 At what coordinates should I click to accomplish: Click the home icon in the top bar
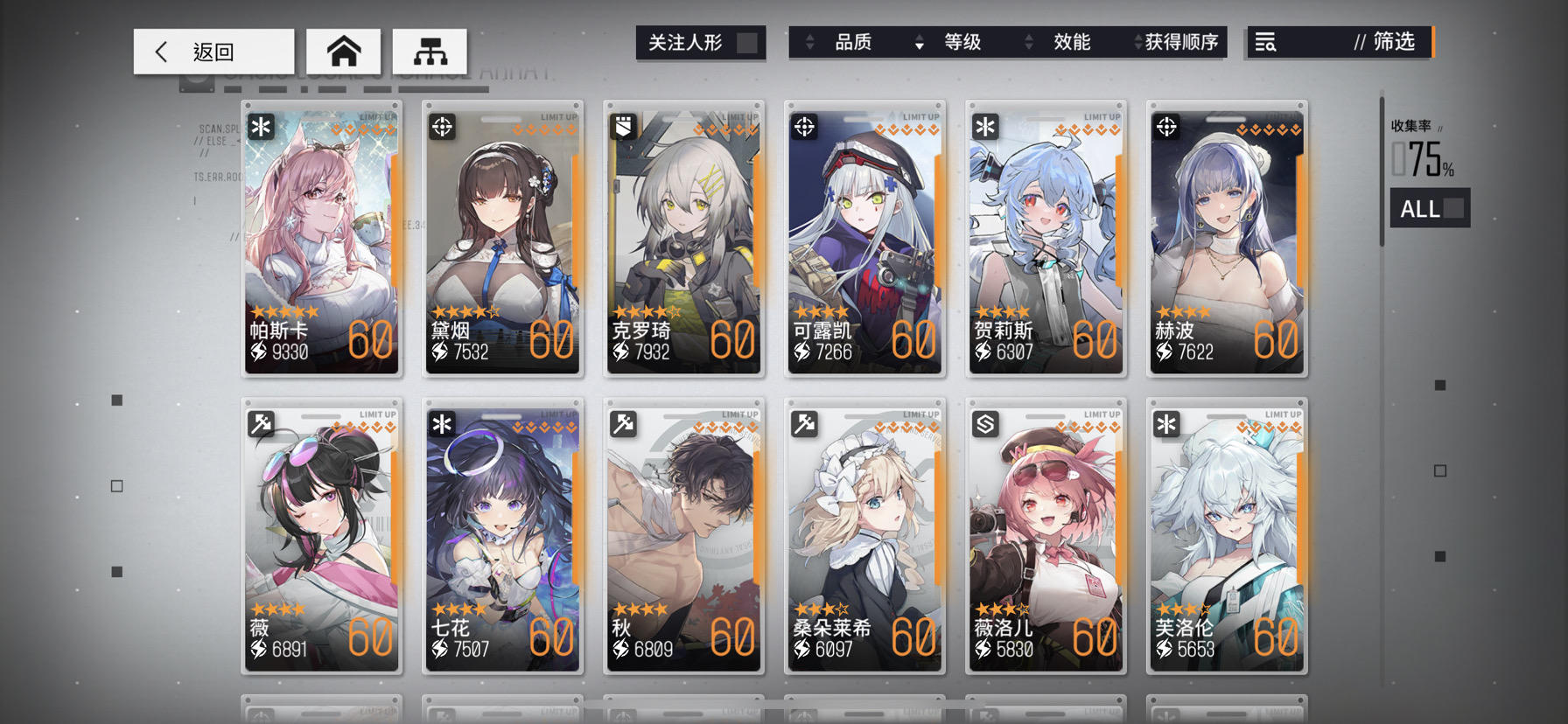[344, 51]
